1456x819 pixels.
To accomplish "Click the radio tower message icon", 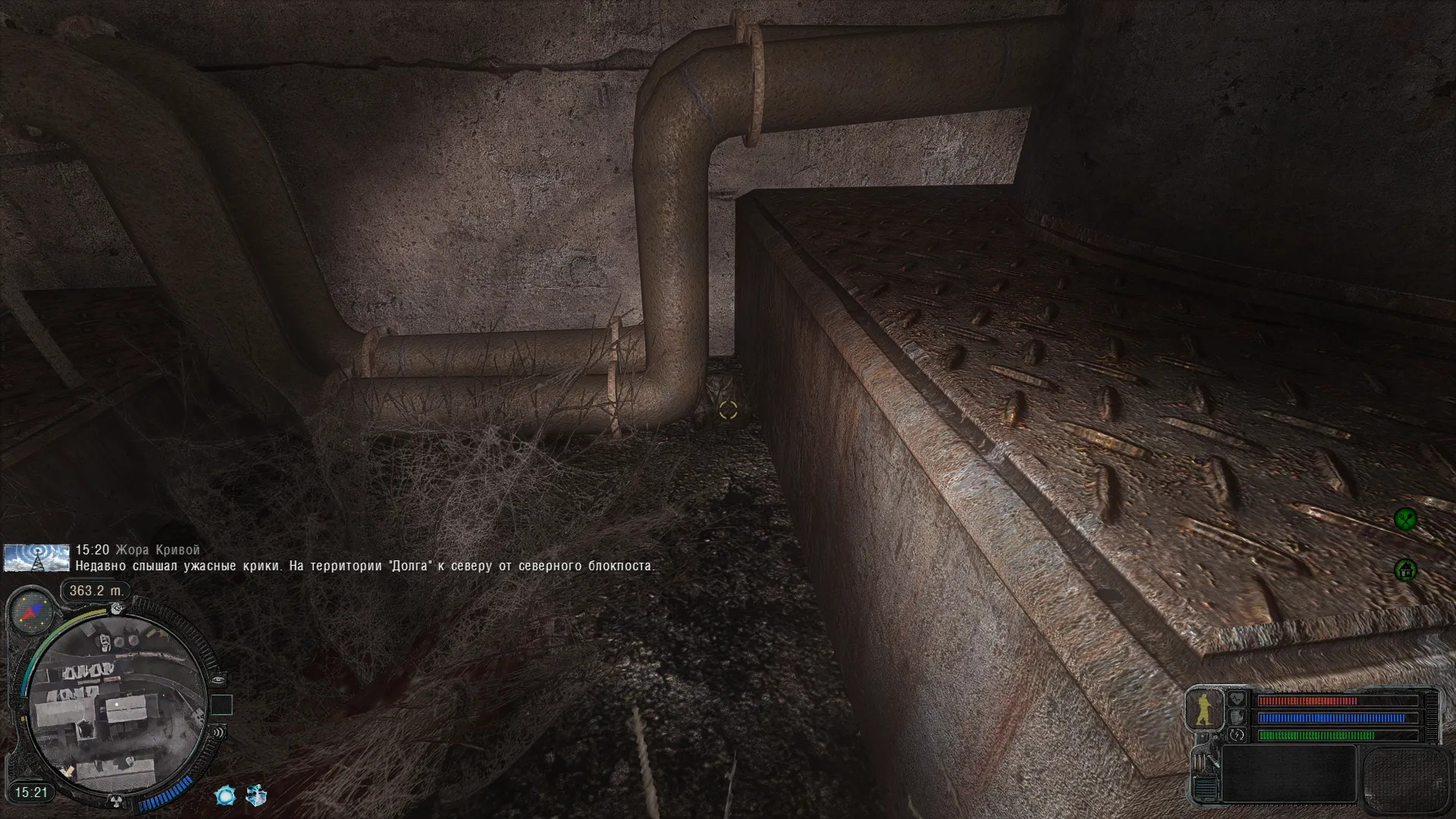I will 26,557.
